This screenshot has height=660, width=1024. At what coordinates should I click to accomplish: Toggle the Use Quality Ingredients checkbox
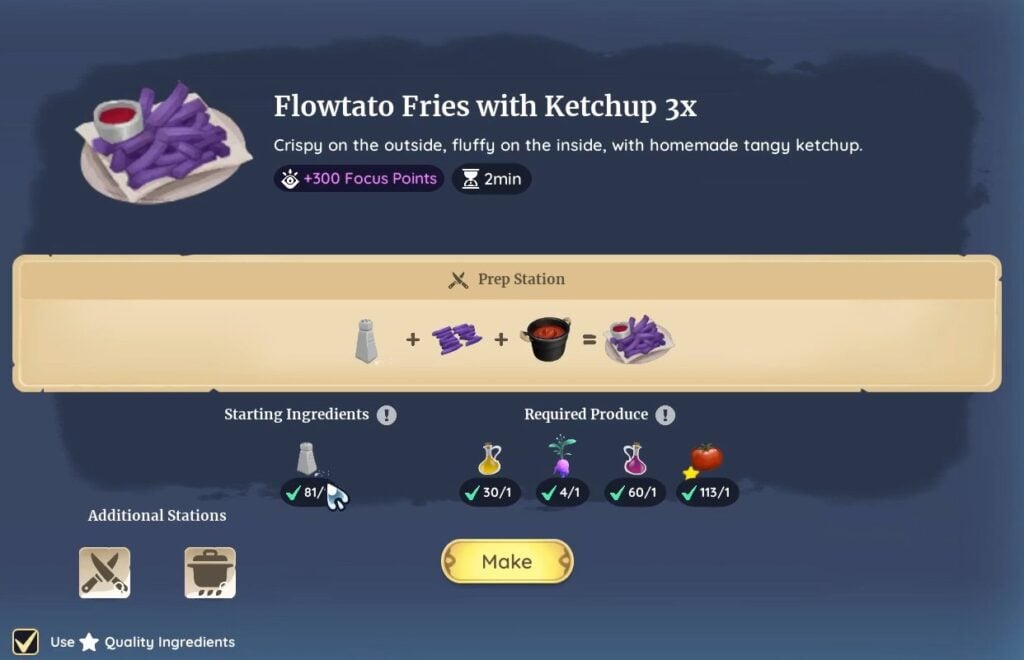[x=26, y=641]
